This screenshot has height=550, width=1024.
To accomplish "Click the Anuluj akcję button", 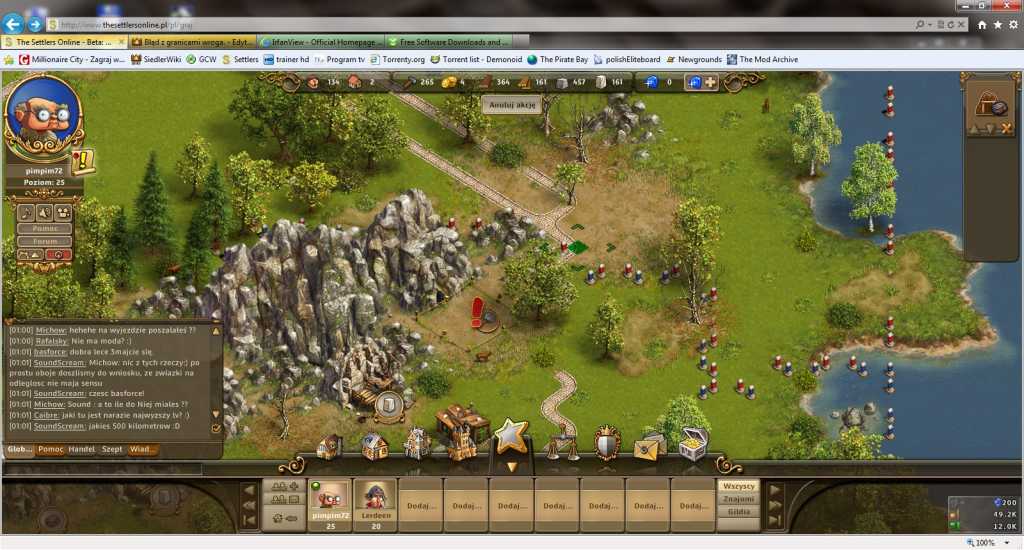I will point(512,104).
